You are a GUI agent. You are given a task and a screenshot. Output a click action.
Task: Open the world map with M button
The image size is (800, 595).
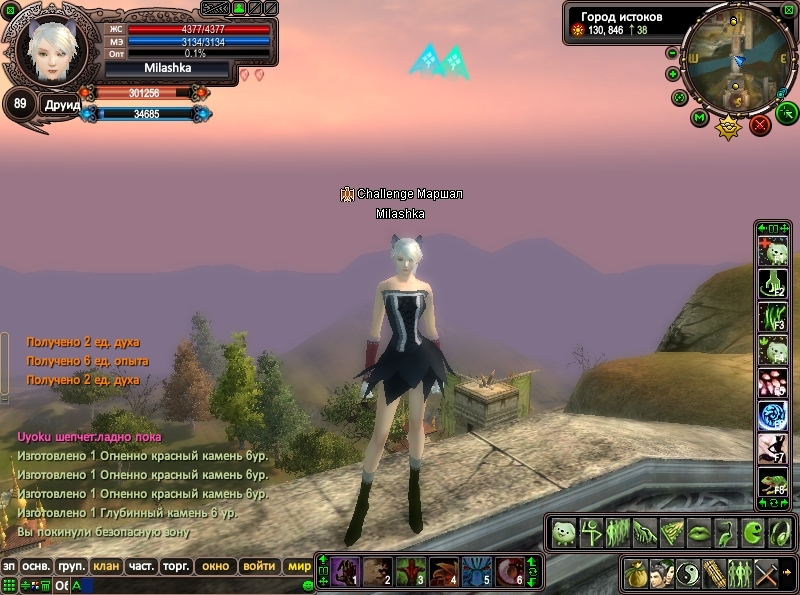click(x=699, y=118)
